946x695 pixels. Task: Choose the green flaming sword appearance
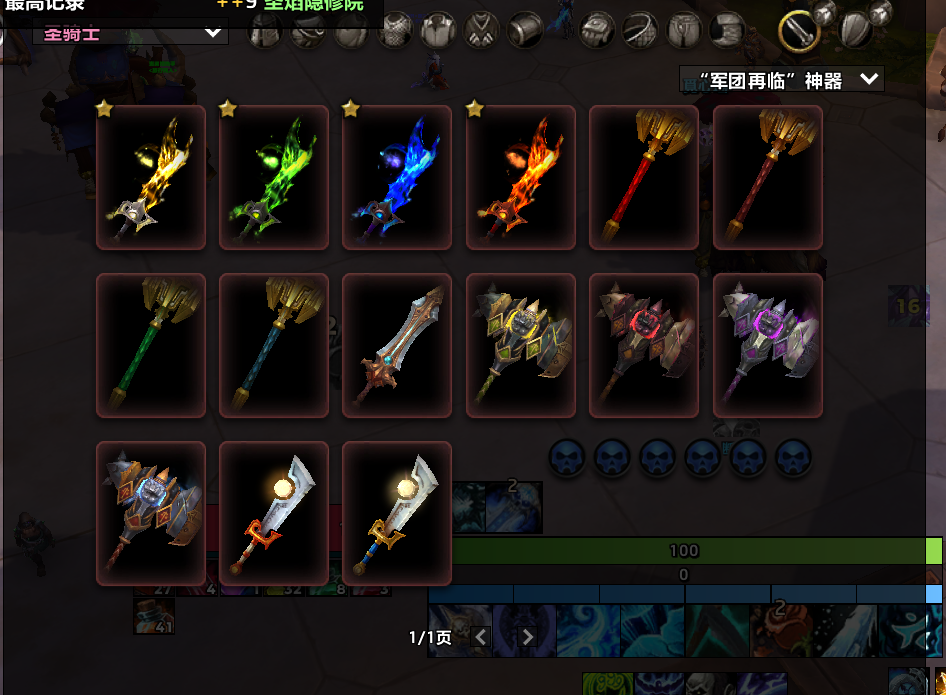pyautogui.click(x=274, y=177)
